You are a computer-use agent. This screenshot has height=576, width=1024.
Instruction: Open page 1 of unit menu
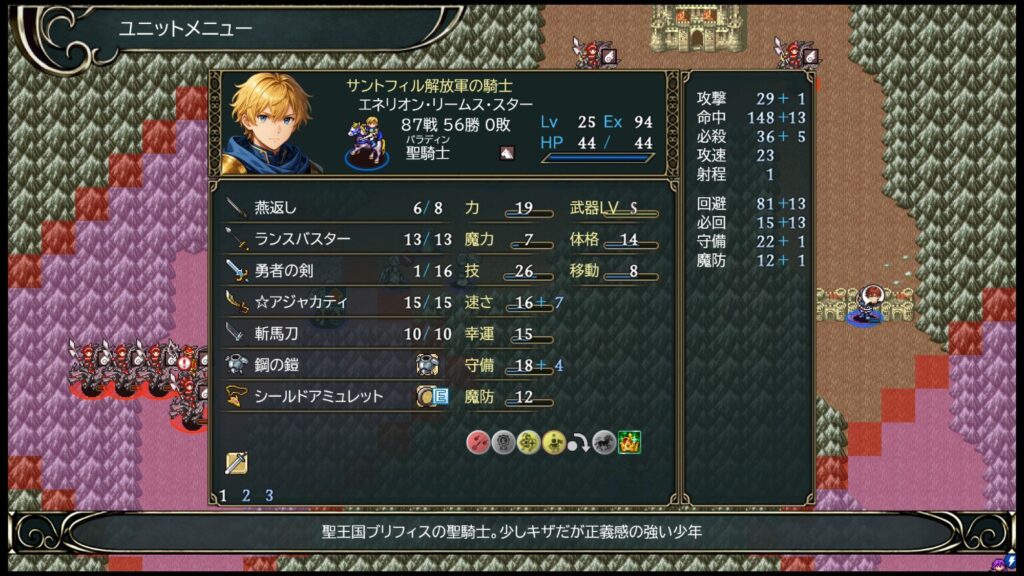click(x=223, y=495)
